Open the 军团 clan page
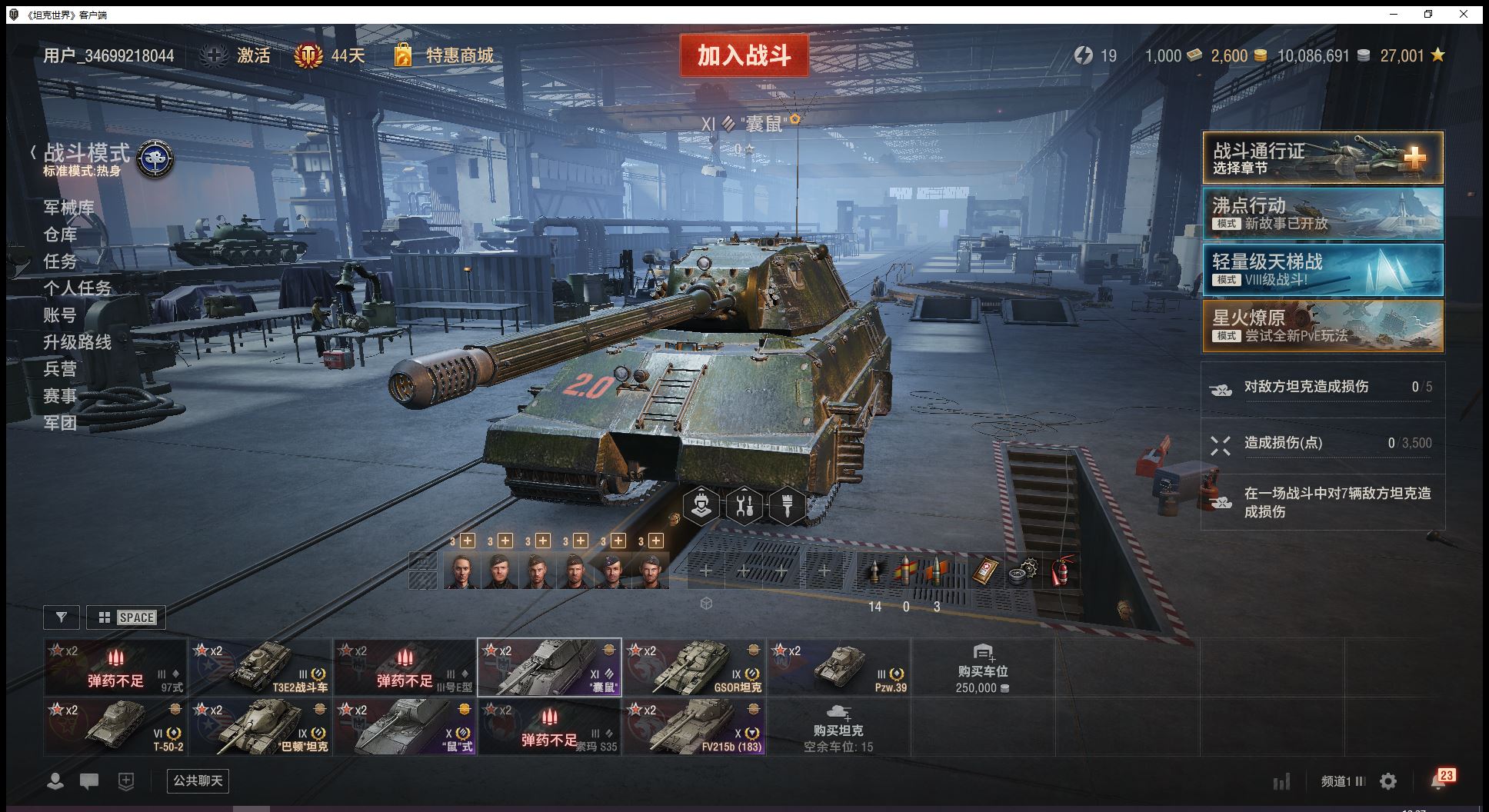Image resolution: width=1489 pixels, height=812 pixels. point(60,423)
